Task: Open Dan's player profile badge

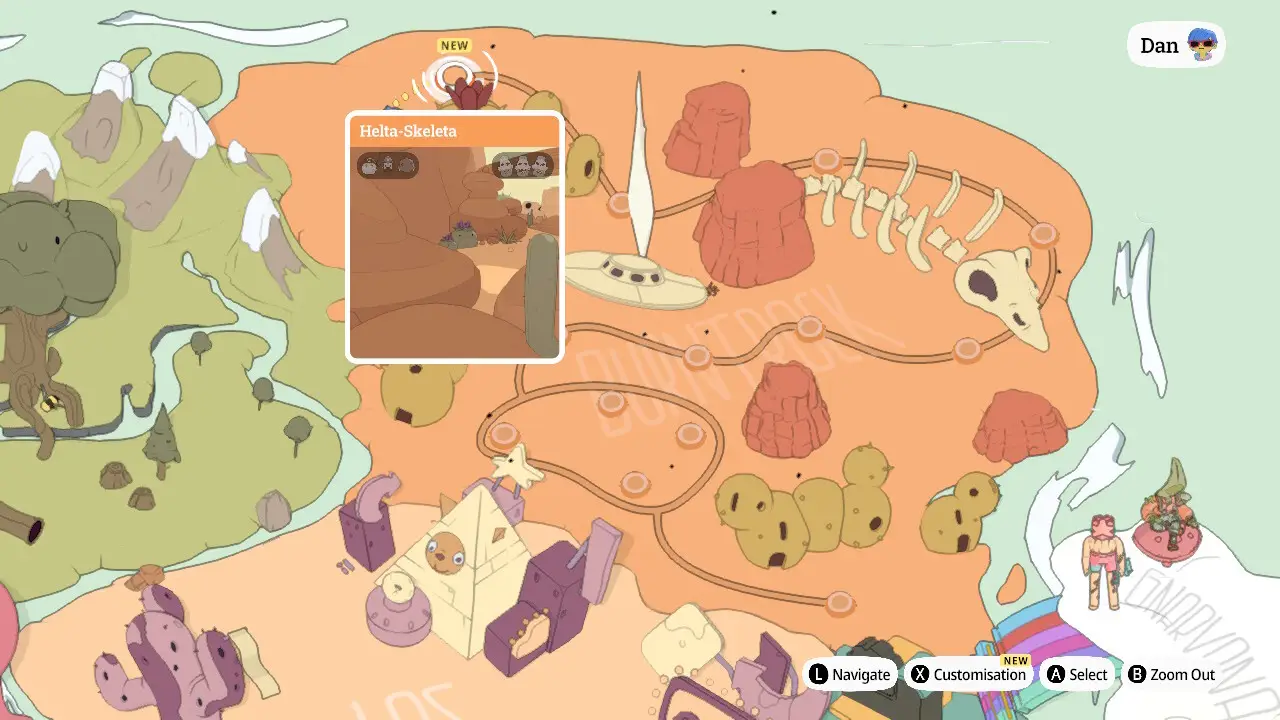Action: [1176, 45]
